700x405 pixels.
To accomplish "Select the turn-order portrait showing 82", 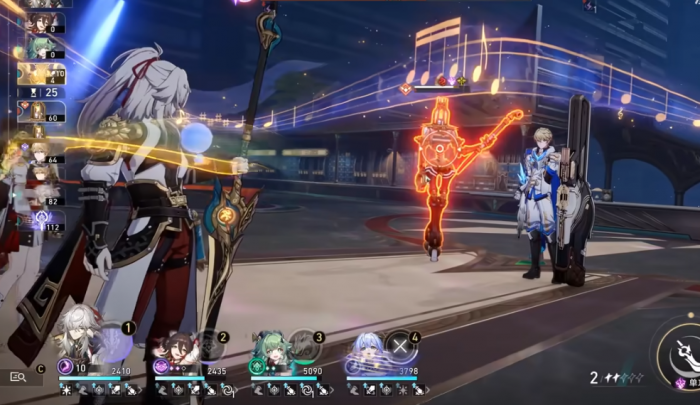I will [x=40, y=194].
